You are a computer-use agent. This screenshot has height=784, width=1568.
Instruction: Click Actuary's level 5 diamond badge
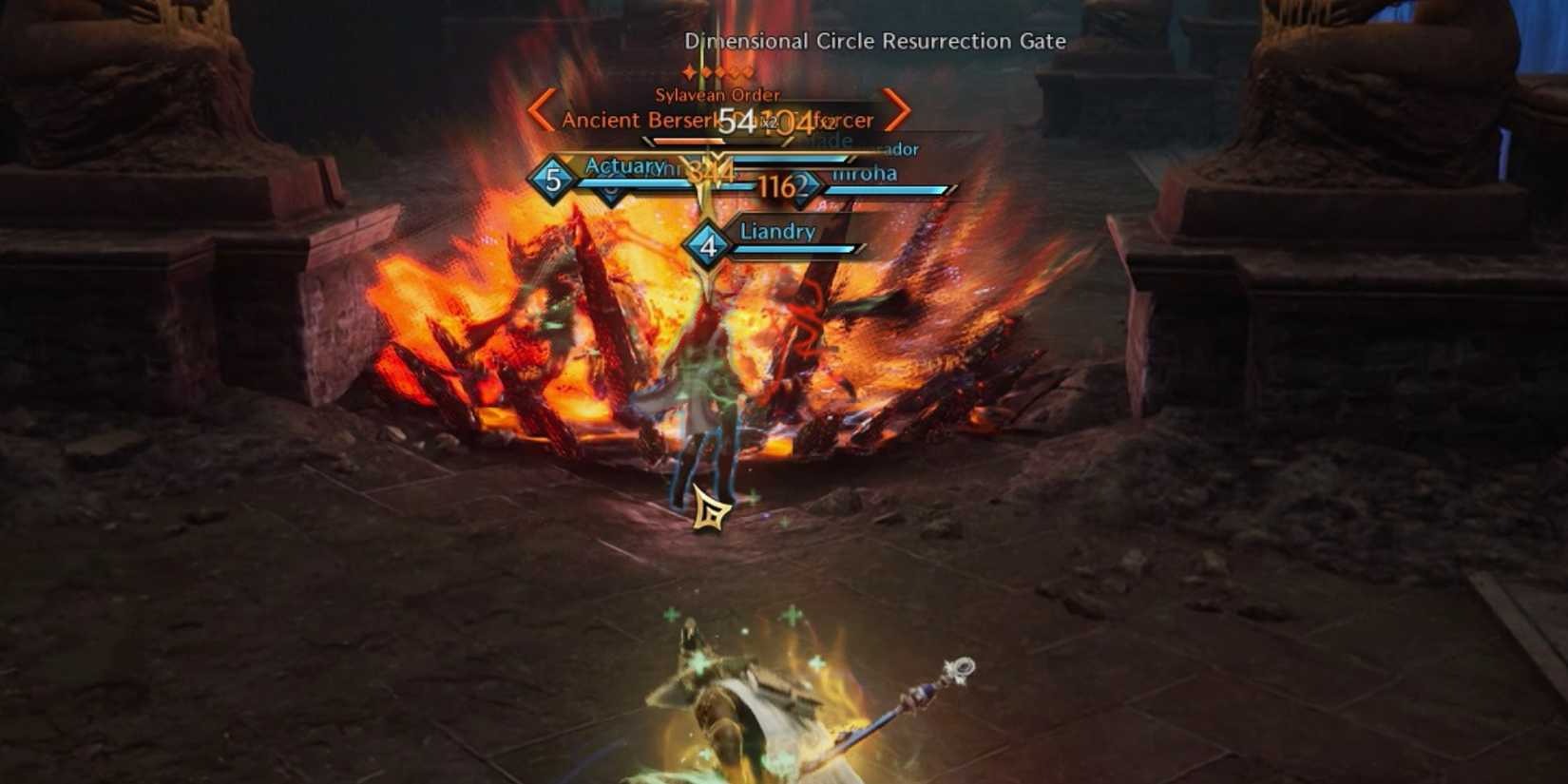tap(553, 182)
